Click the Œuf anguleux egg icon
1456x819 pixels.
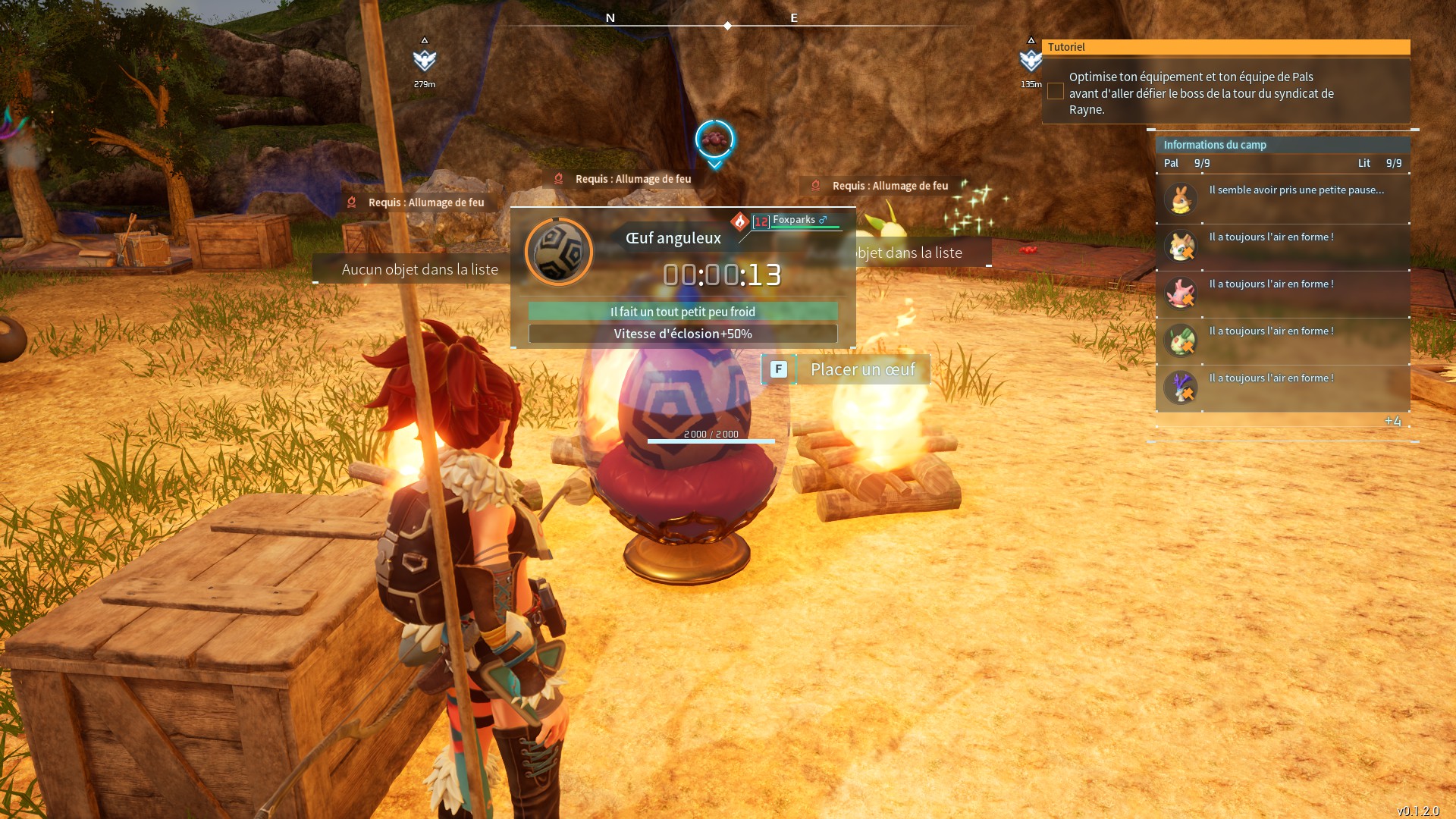click(x=559, y=252)
